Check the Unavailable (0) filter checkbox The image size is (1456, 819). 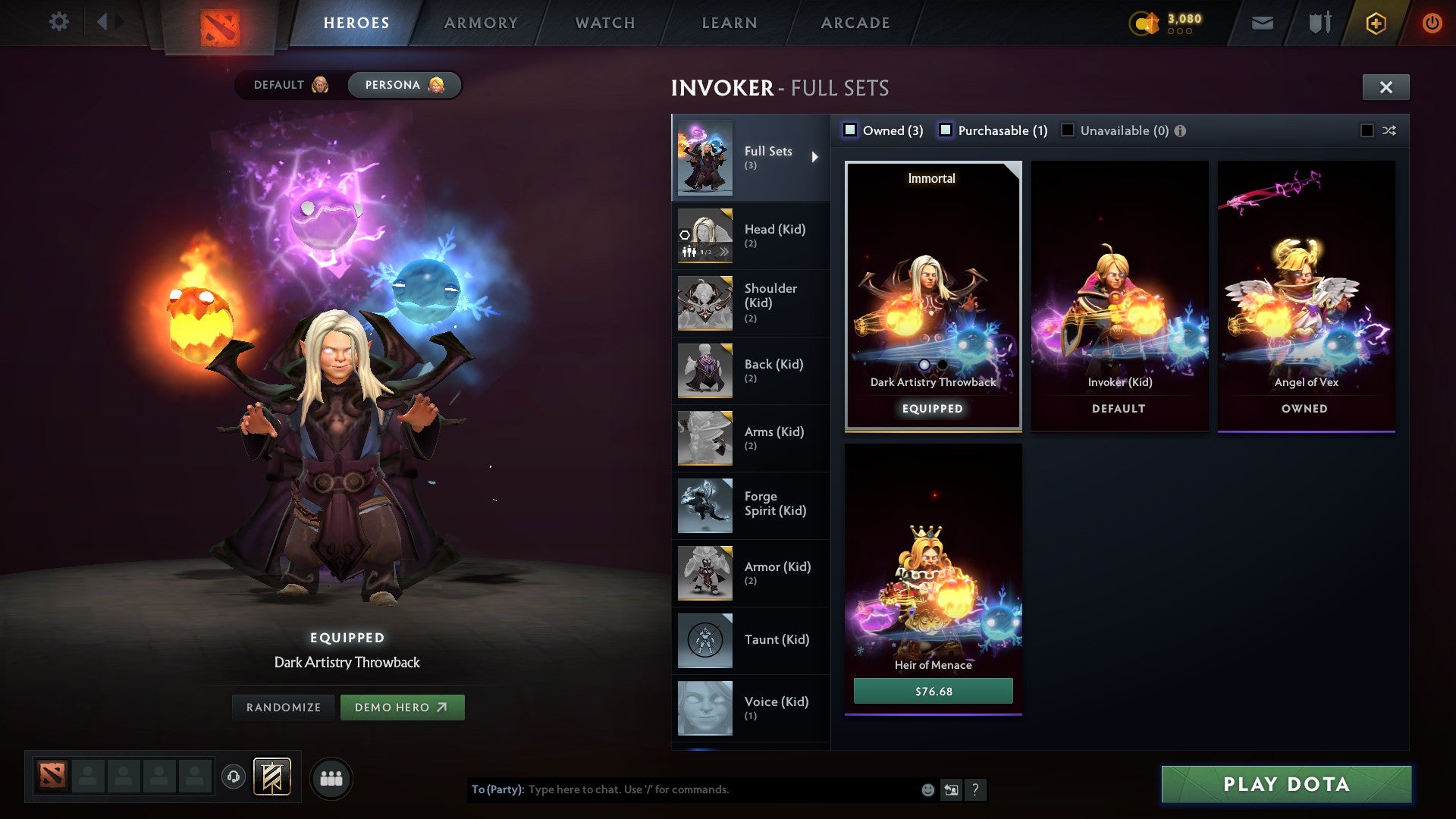point(1068,130)
